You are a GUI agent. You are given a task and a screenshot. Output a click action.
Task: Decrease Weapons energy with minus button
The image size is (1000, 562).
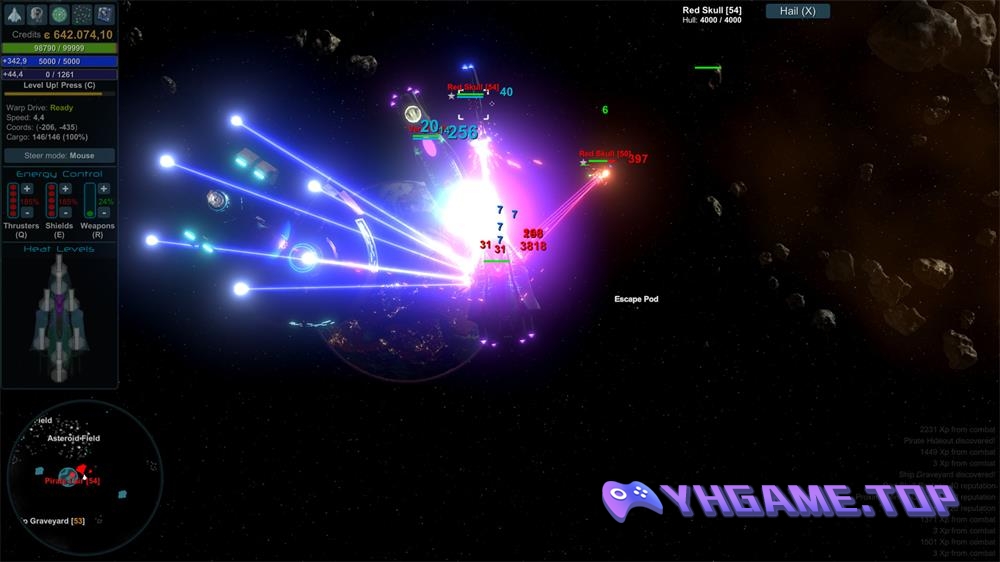click(x=104, y=212)
